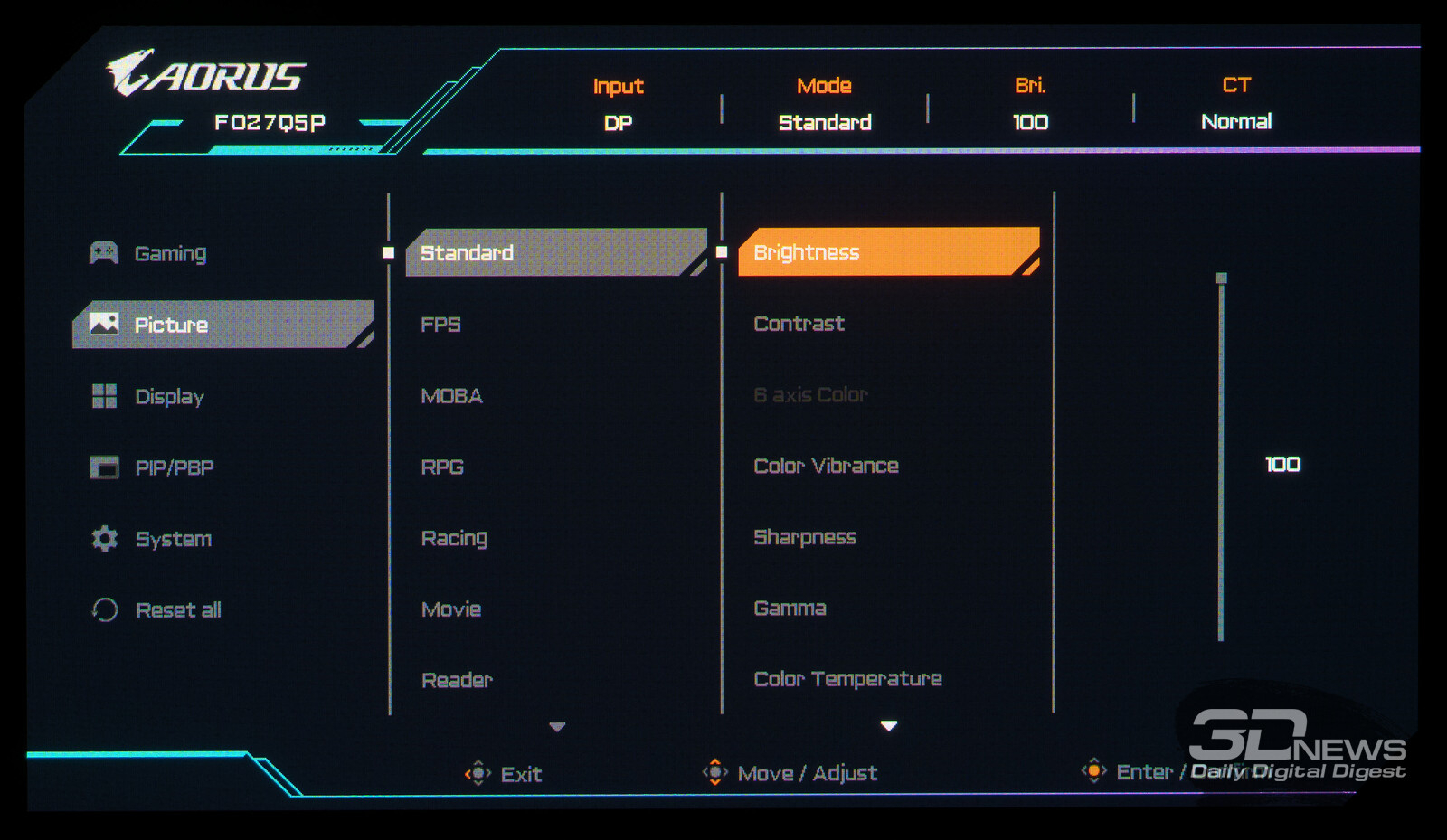
Task: Open Color Vibrance adjustment
Action: 826,466
